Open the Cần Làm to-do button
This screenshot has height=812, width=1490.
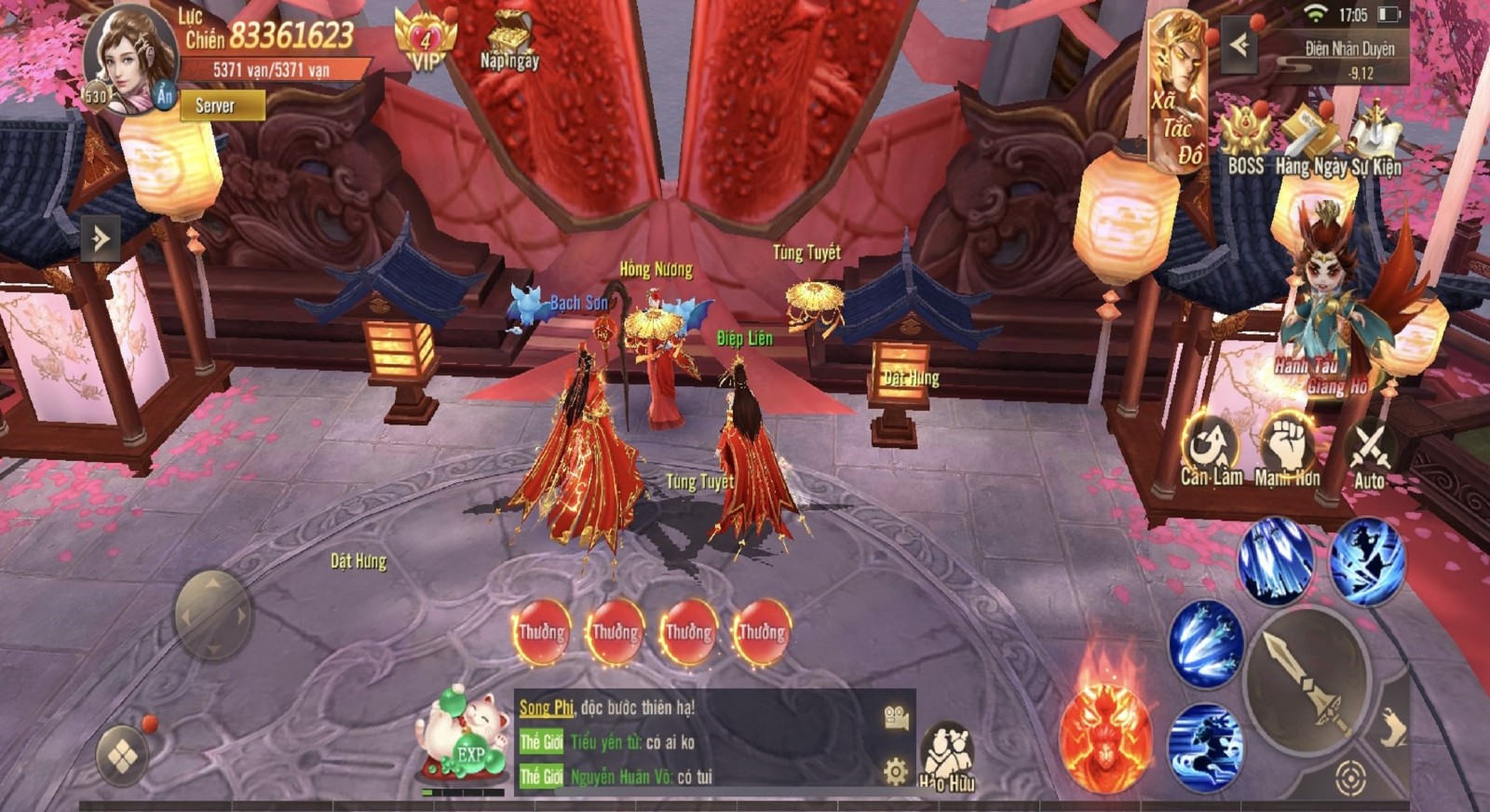(1211, 450)
